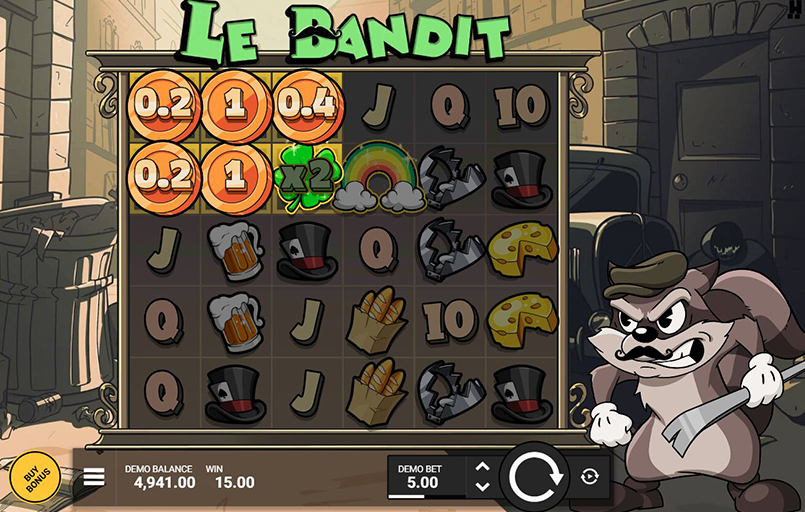Open the autoplay options

[590, 477]
